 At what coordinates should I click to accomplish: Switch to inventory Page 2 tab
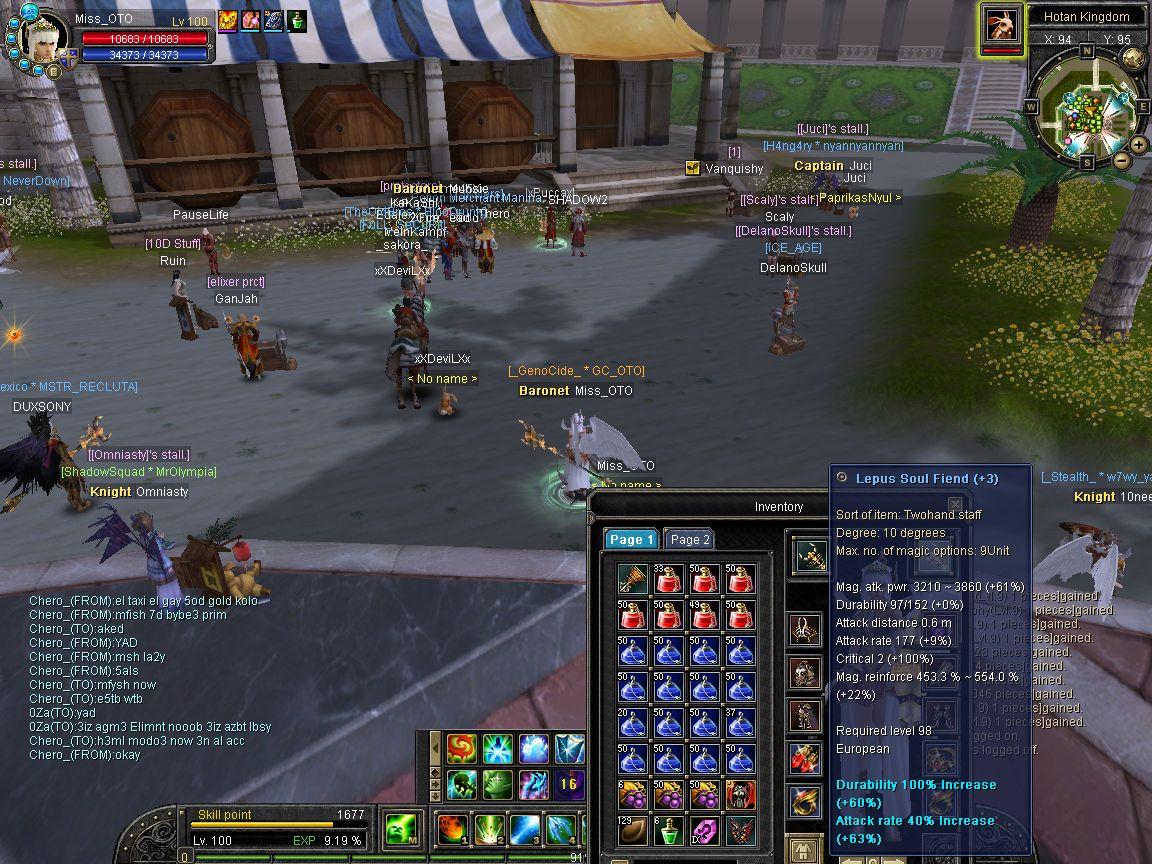click(x=689, y=539)
